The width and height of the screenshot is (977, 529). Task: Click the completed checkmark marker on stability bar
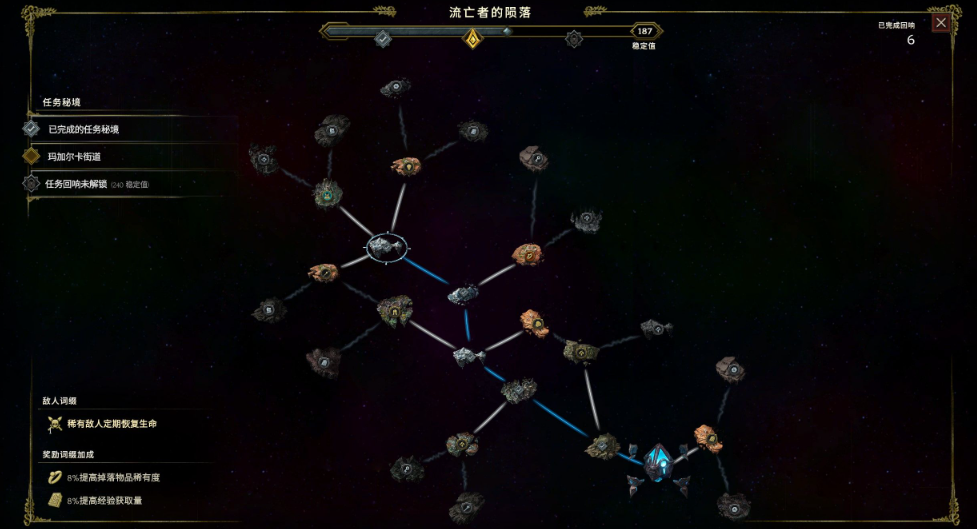pos(382,38)
